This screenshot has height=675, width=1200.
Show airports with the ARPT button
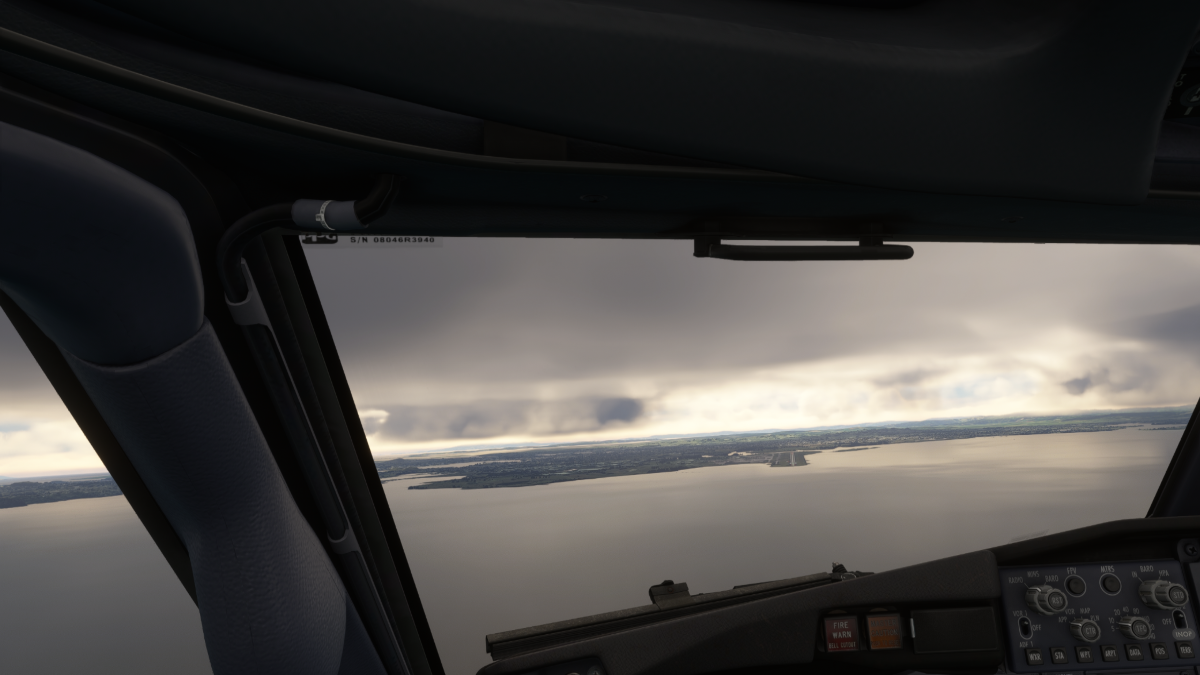[1109, 654]
